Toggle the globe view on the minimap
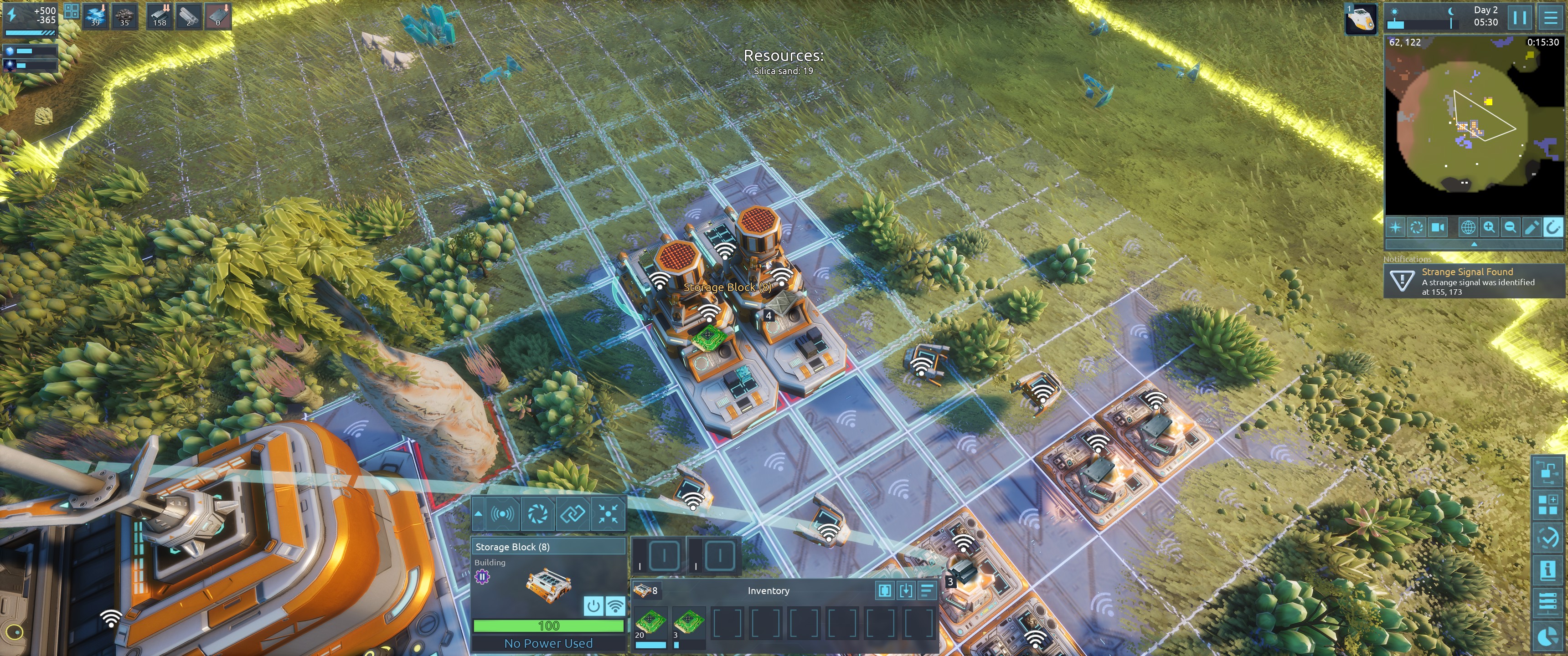1568x656 pixels. (1468, 227)
